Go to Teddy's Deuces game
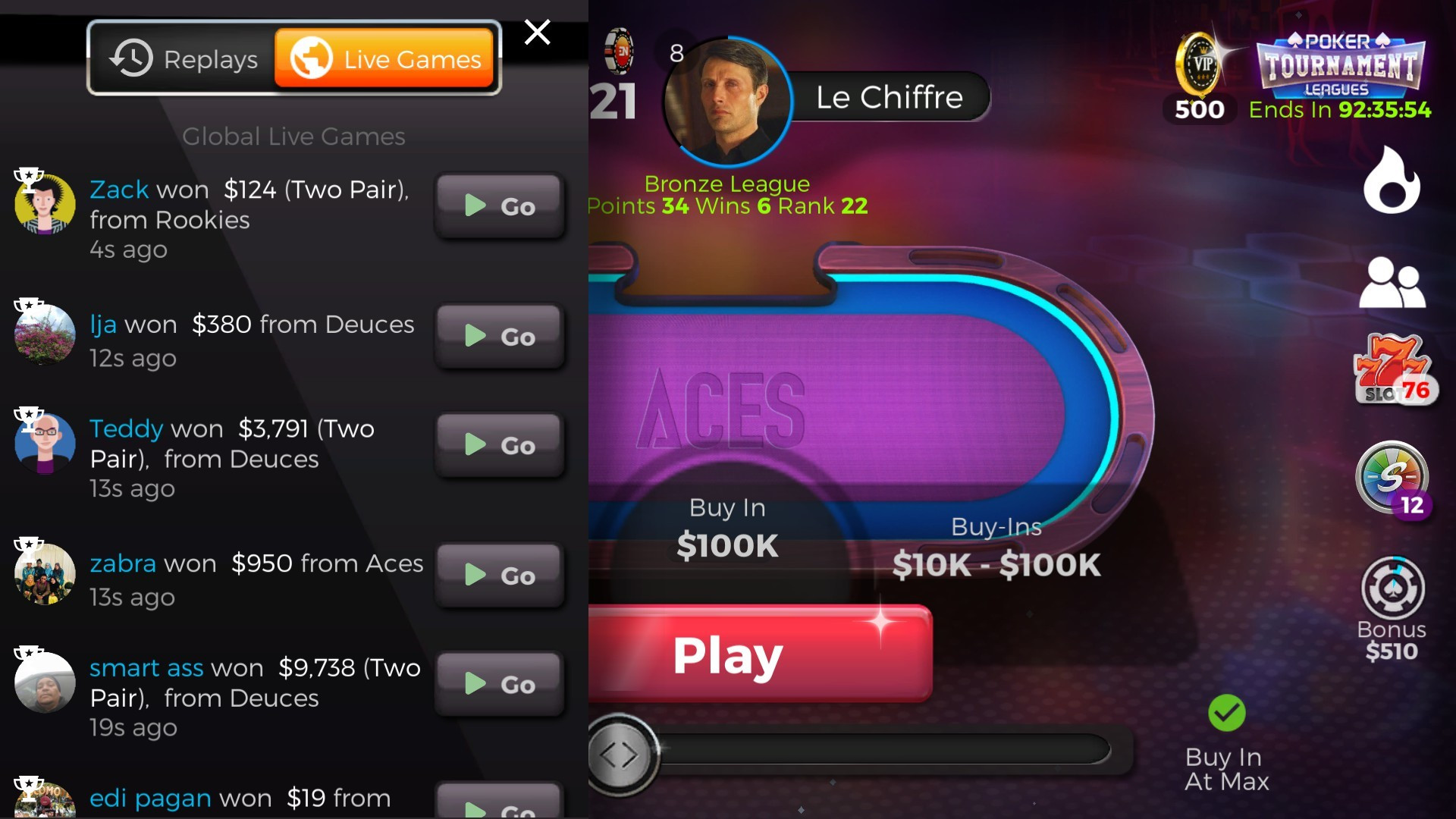 499,445
